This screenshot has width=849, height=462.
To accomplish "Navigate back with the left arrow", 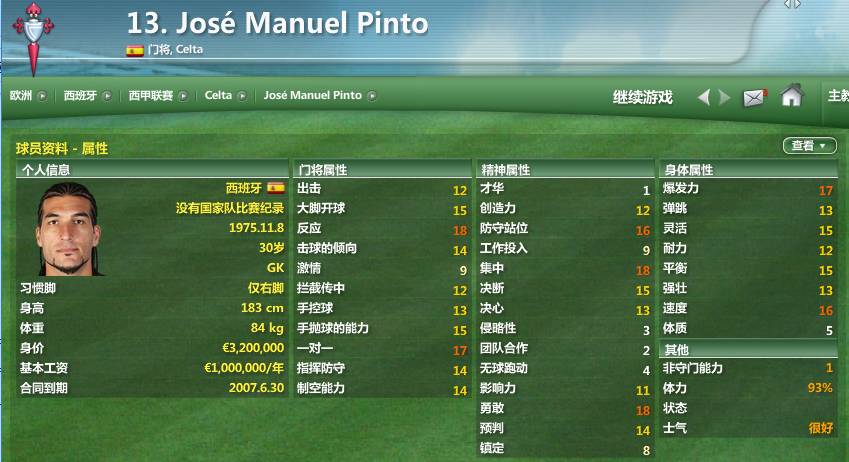I will coord(704,97).
